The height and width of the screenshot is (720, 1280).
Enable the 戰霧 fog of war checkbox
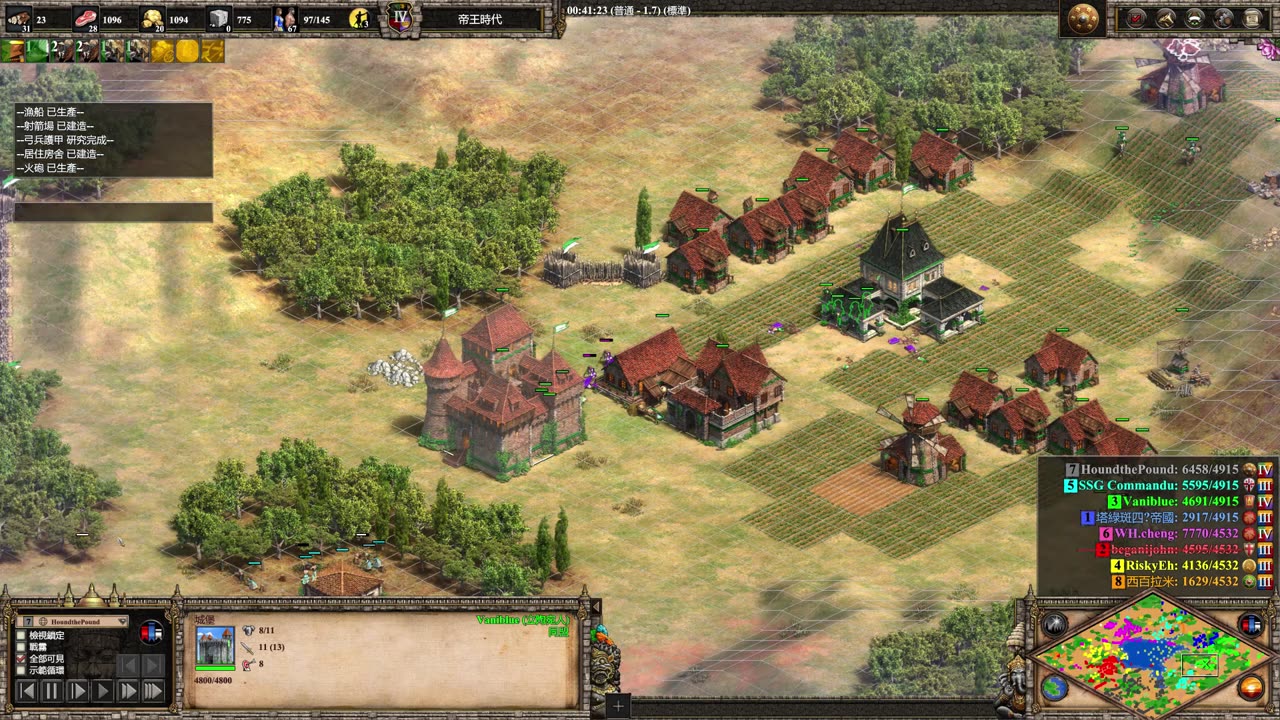(22, 647)
